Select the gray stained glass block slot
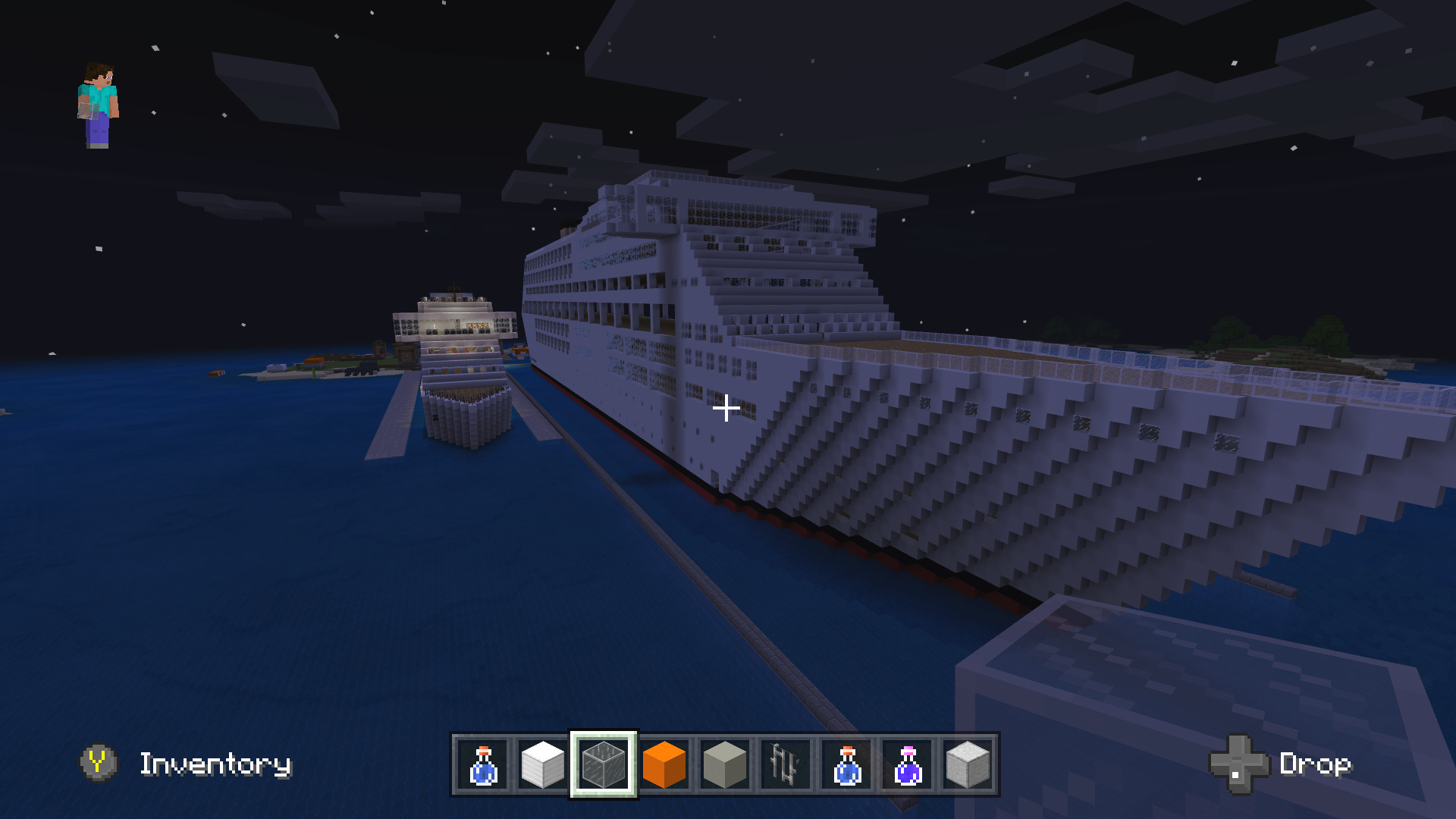This screenshot has height=819, width=1456. coord(604,764)
